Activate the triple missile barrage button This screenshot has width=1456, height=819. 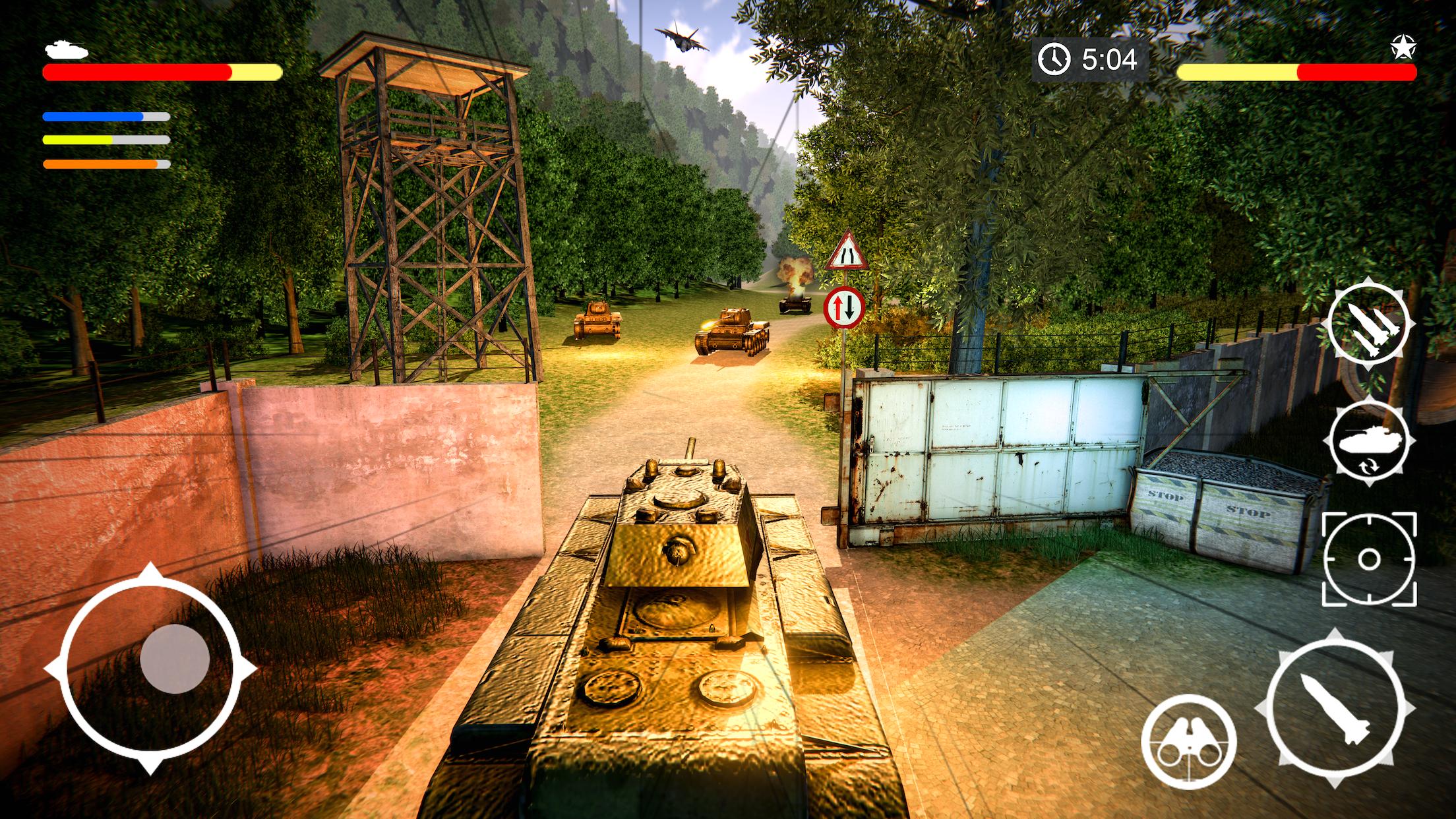1368,327
